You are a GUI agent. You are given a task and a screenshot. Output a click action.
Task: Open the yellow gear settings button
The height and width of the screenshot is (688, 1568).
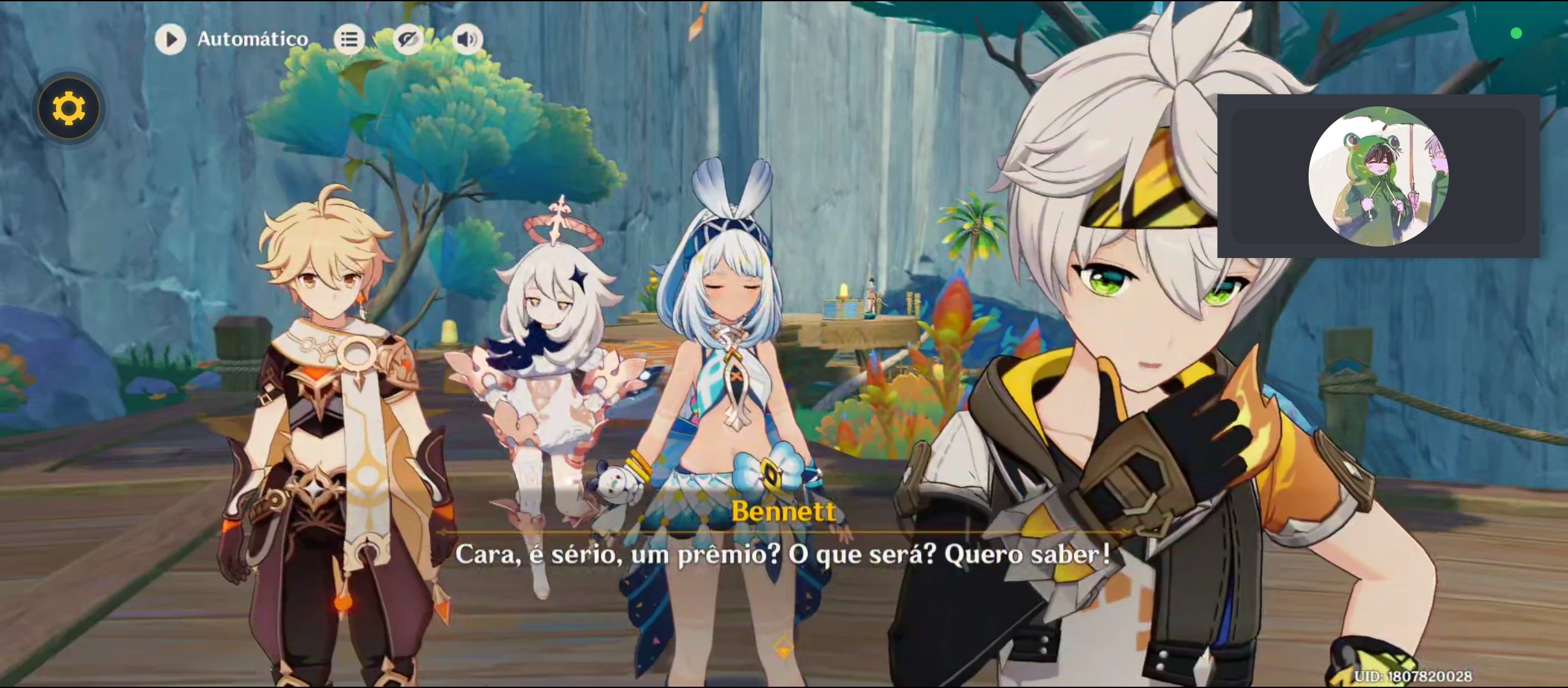coord(69,108)
